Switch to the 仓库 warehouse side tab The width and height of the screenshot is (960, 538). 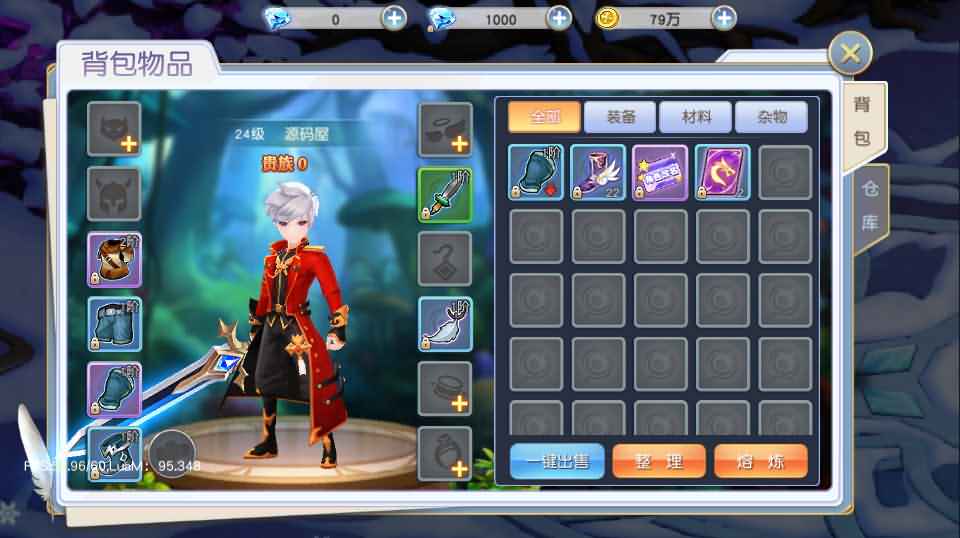(x=870, y=206)
